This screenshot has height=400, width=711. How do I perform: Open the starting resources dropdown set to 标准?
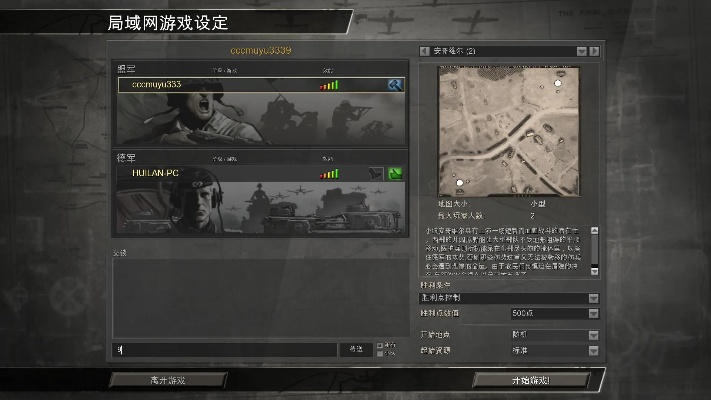point(593,351)
